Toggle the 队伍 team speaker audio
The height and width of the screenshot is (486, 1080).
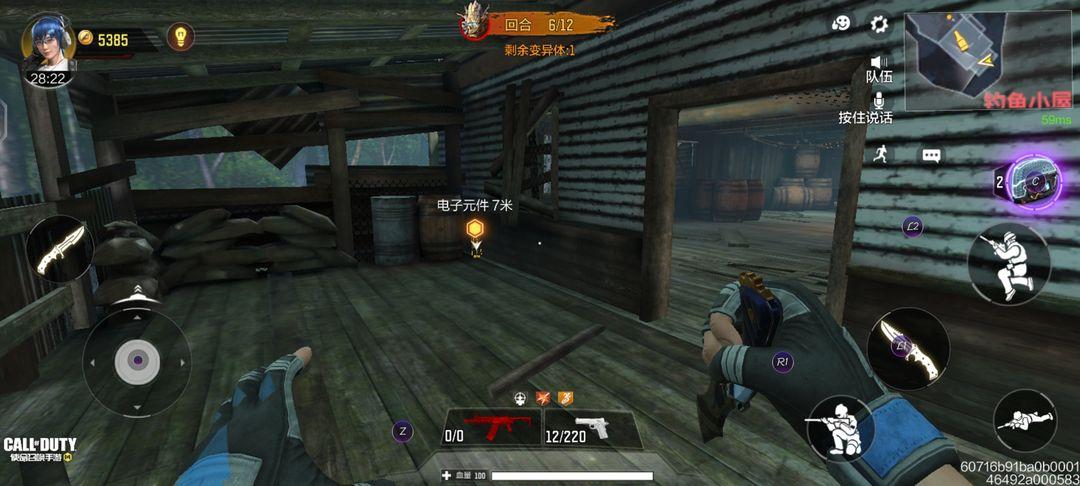click(879, 63)
